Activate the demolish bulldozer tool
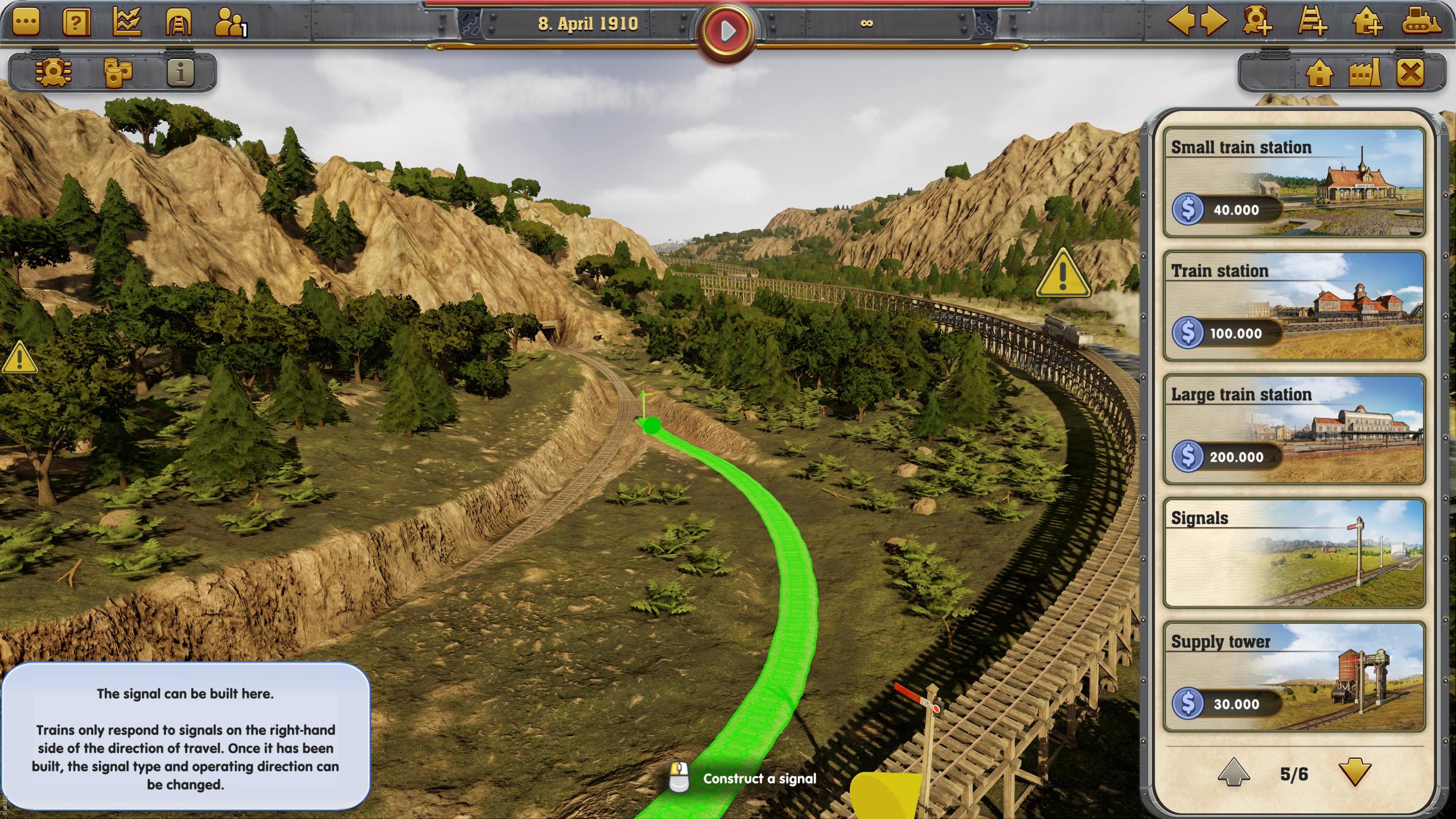1456x819 pixels. [1421, 24]
